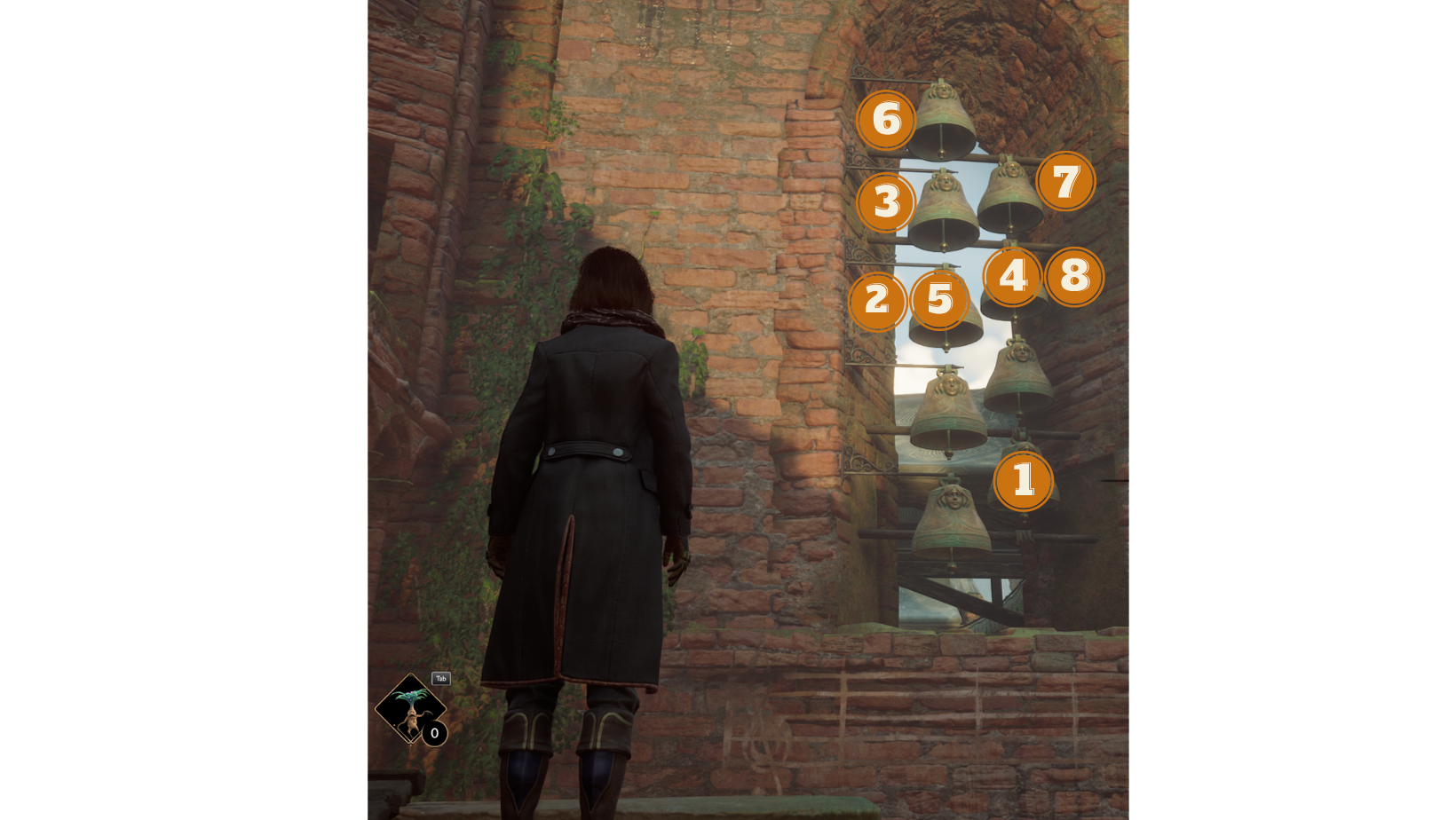Viewport: 1456px width, 820px height.
Task: Ring the bell labeled 1
Action: coord(1024,480)
